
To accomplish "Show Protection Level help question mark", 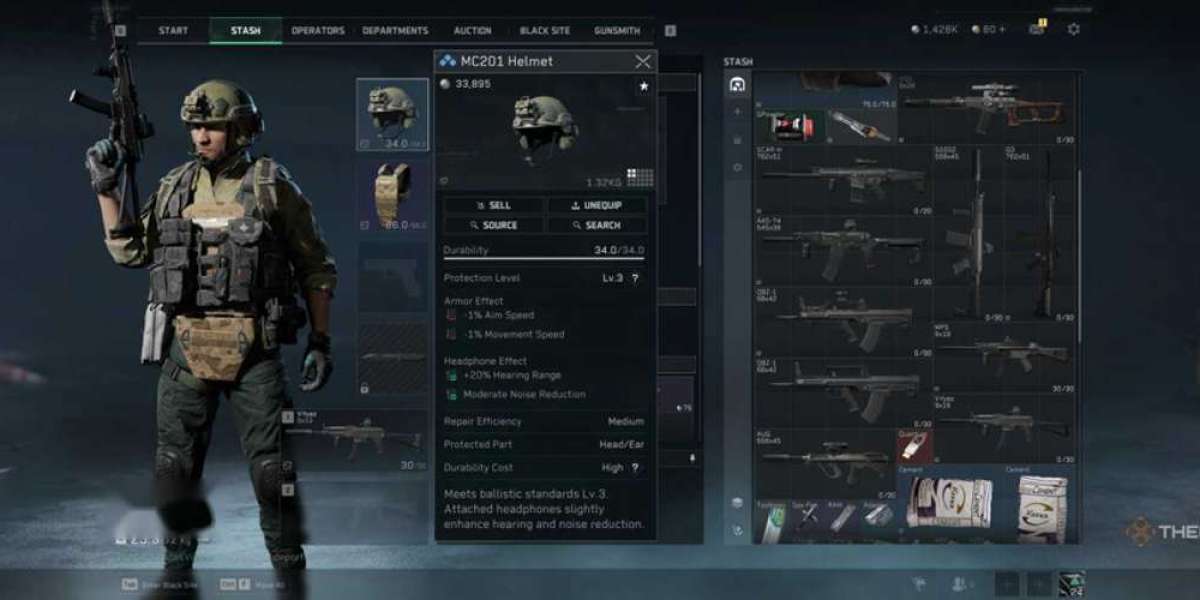I will [x=634, y=278].
